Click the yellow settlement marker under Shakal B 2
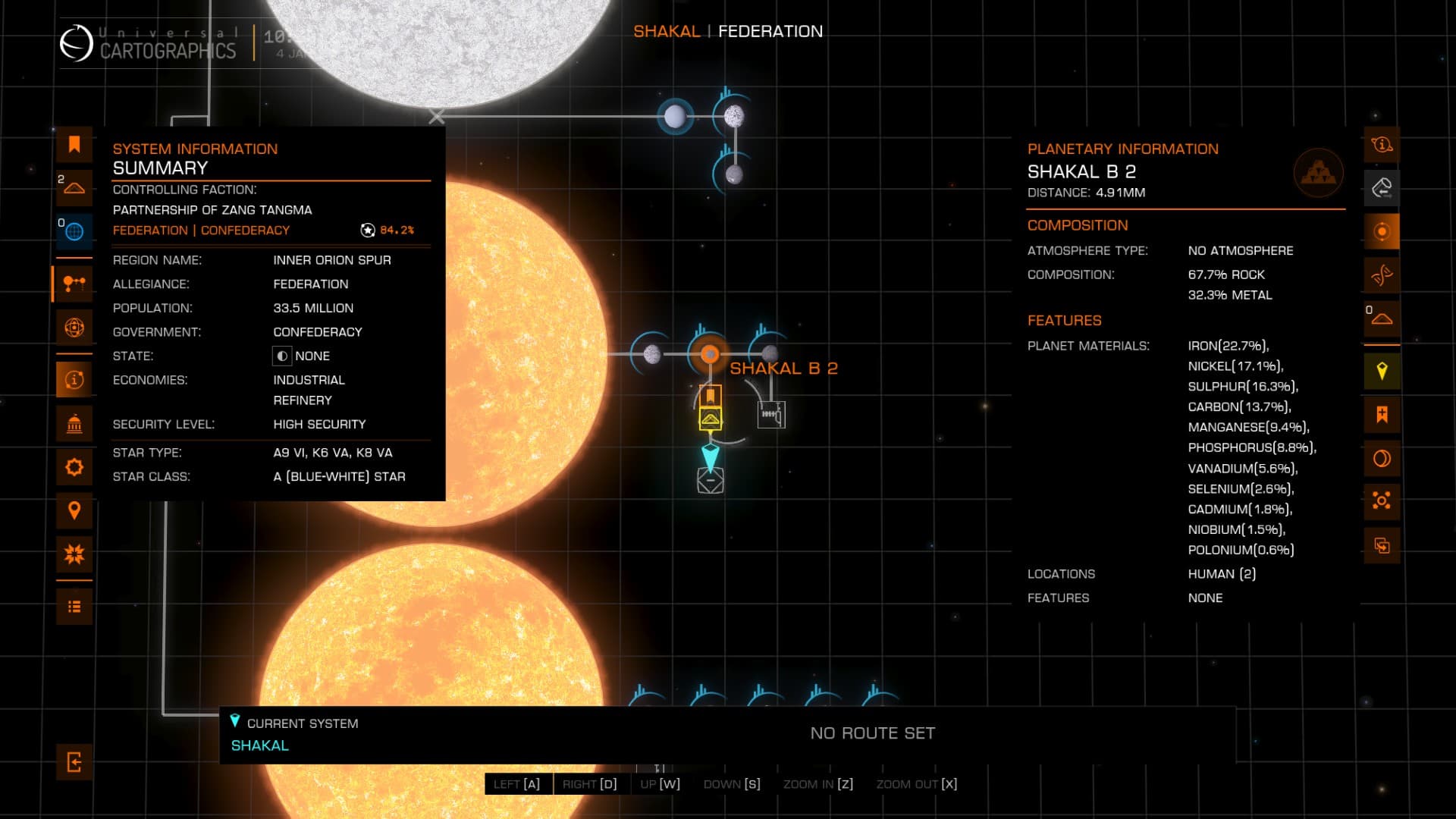This screenshot has width=1456, height=819. [710, 419]
